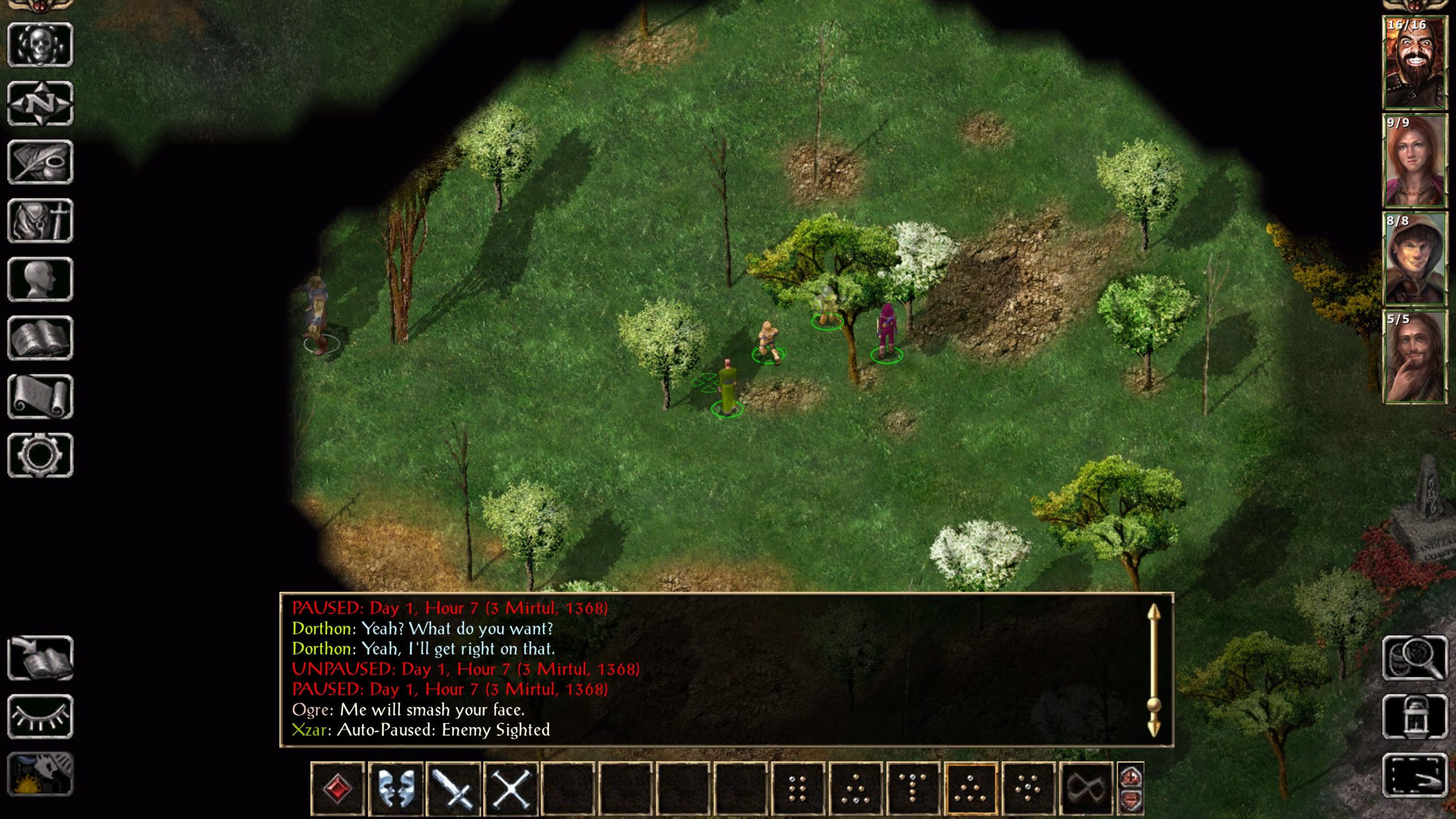Select the bearded man portrait with 16/16
The height and width of the screenshot is (819, 1456).
click(x=1414, y=63)
